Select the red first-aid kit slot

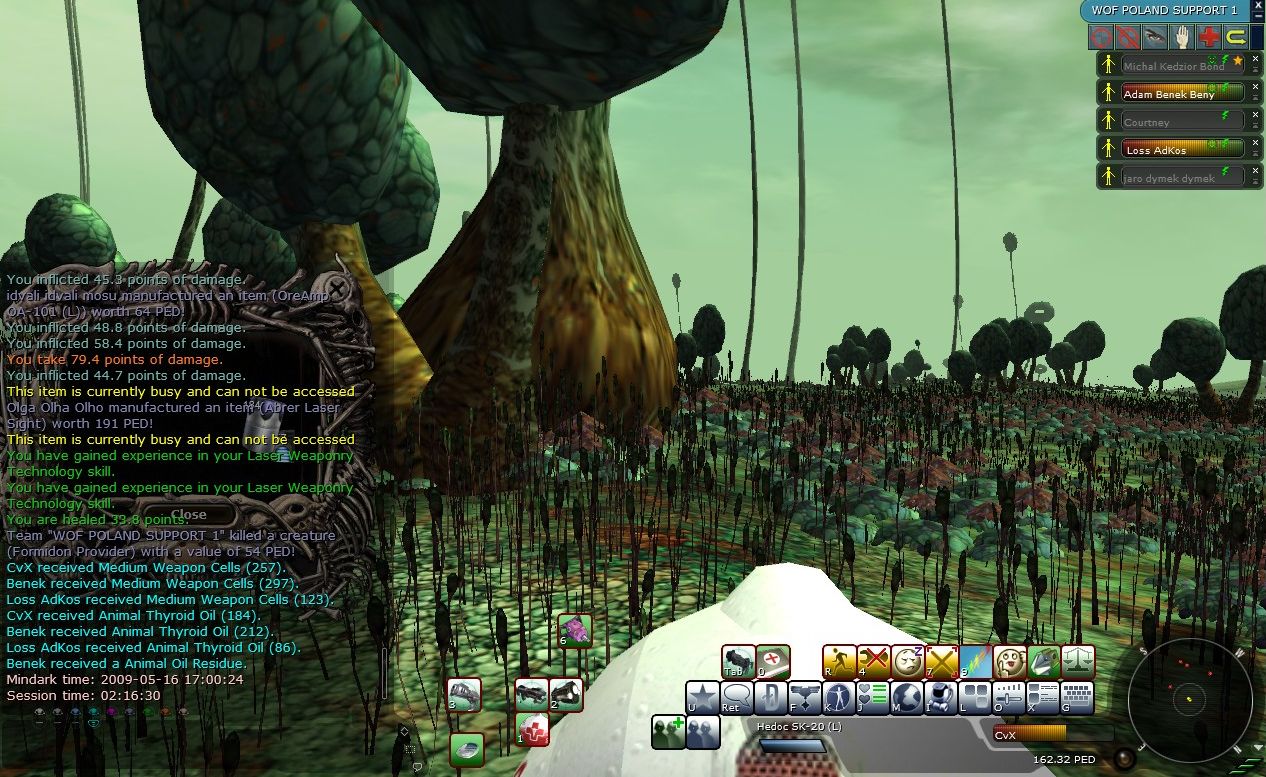pyautogui.click(x=533, y=730)
